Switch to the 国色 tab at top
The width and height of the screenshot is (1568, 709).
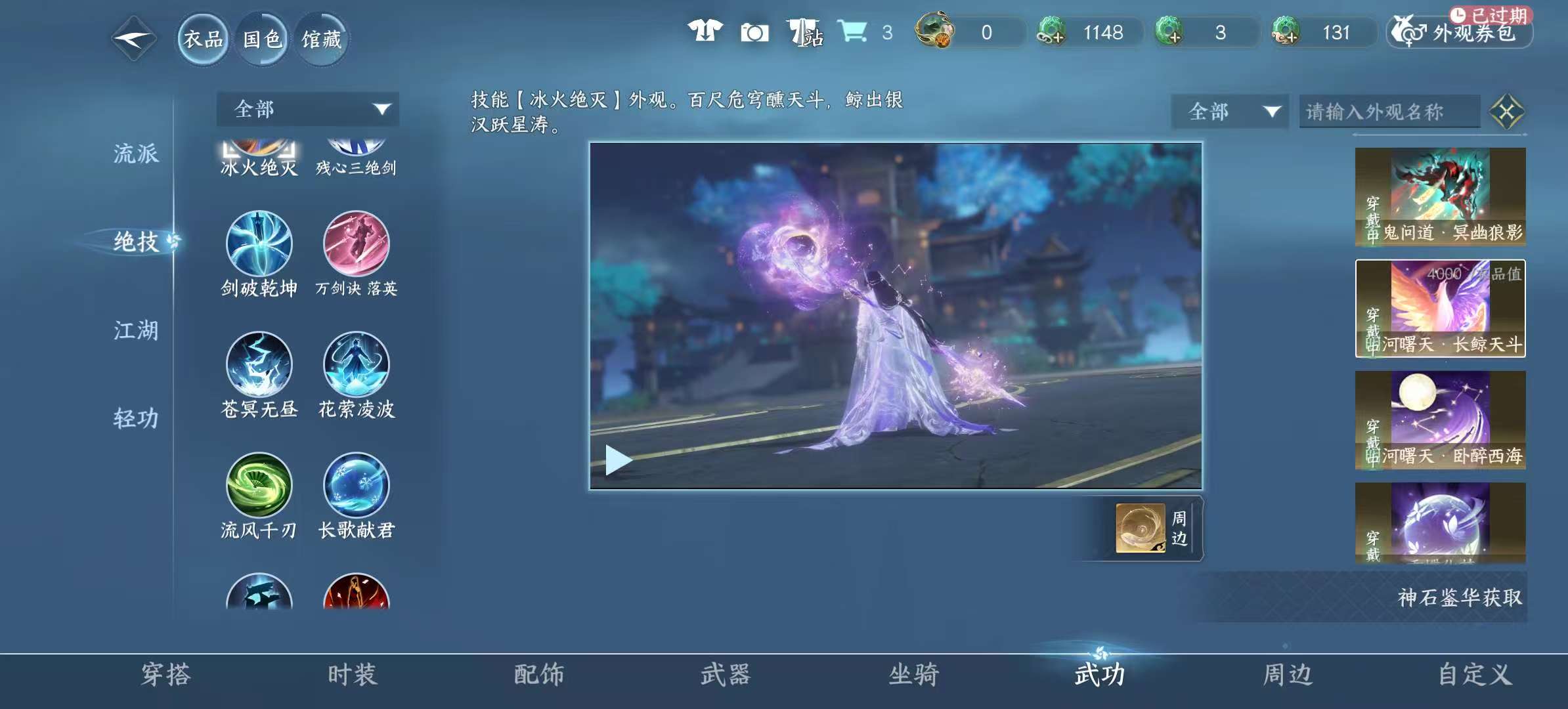(261, 39)
